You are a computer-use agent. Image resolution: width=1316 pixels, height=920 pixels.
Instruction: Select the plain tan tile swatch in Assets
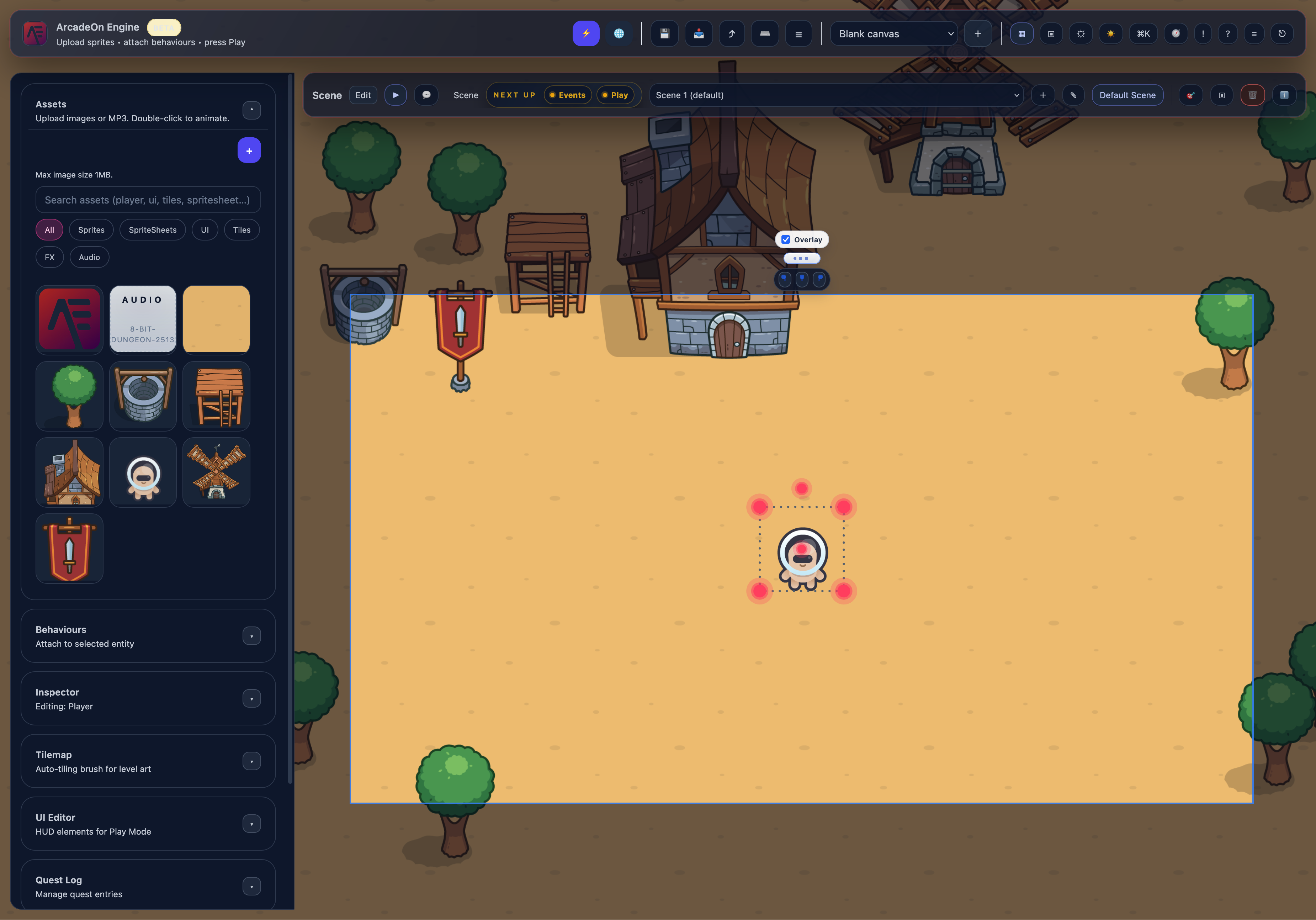[216, 319]
